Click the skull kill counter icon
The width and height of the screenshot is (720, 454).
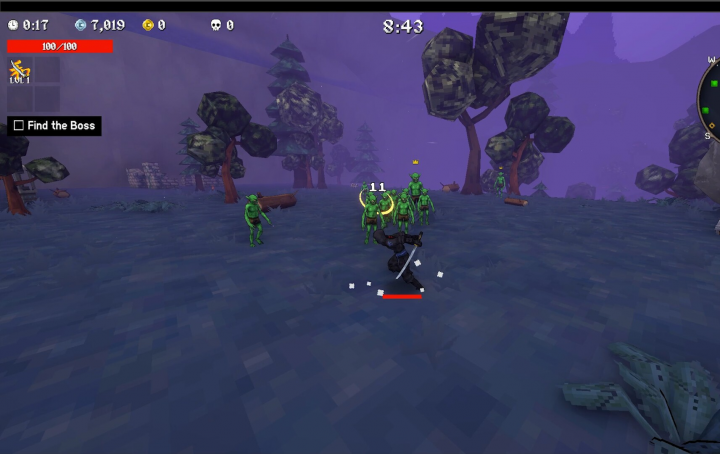(215, 25)
